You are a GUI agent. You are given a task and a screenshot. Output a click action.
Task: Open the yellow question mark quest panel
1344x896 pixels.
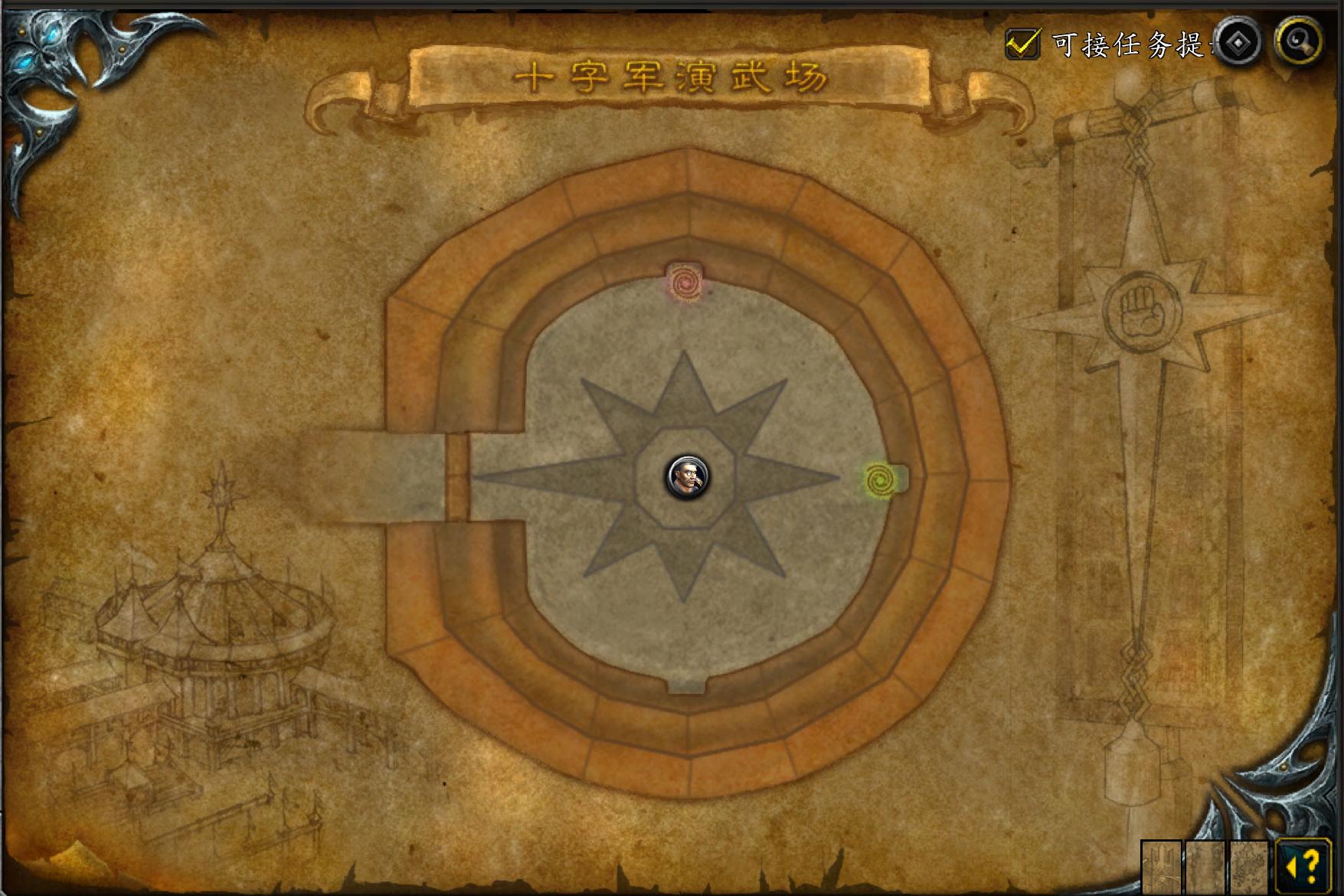[x=1303, y=867]
